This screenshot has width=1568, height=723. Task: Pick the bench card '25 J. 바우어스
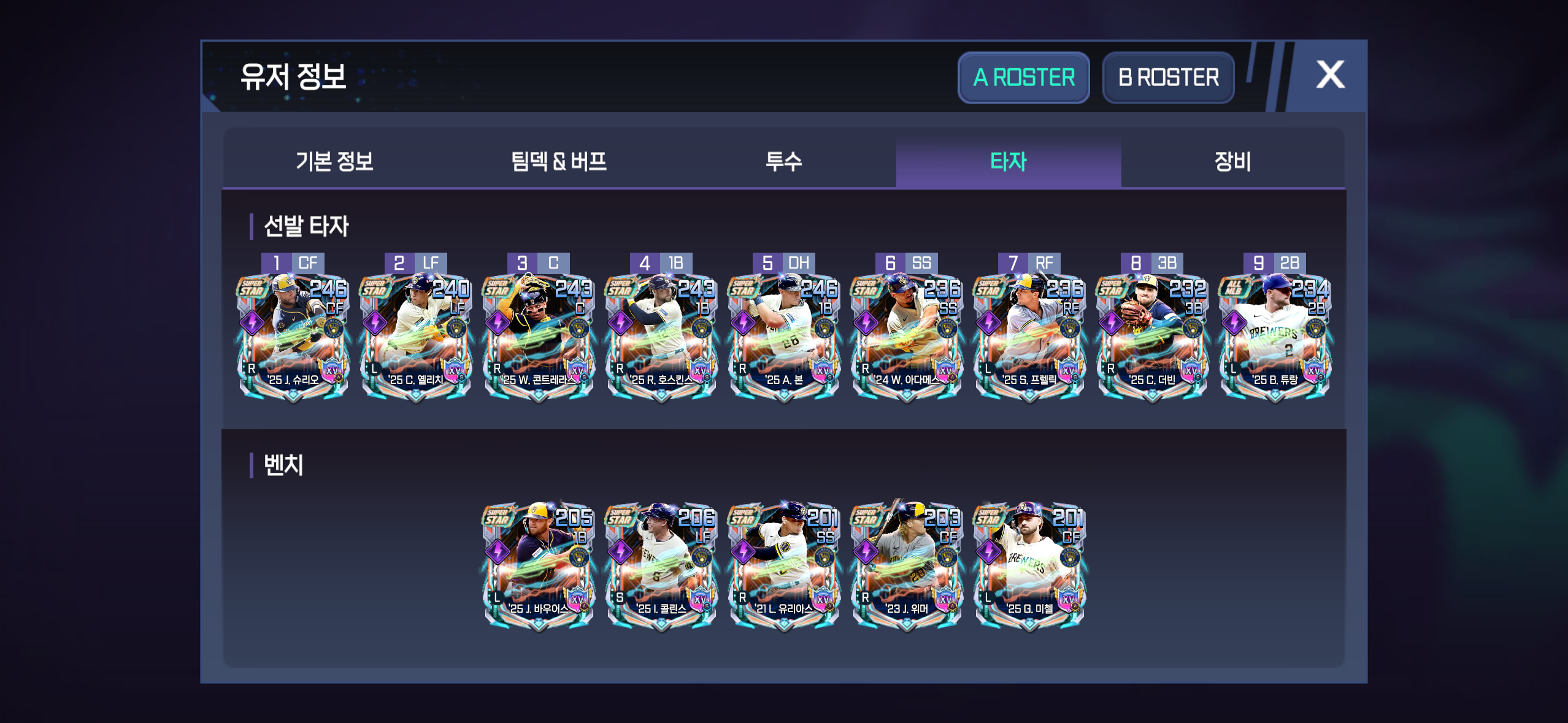coord(539,564)
